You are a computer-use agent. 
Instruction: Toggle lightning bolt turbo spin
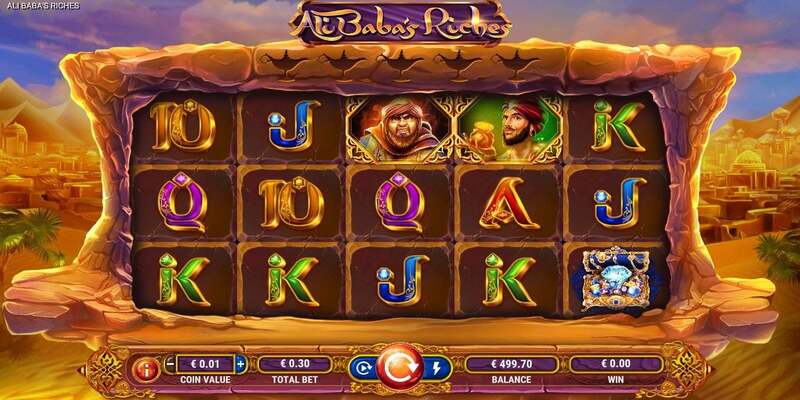tap(436, 368)
